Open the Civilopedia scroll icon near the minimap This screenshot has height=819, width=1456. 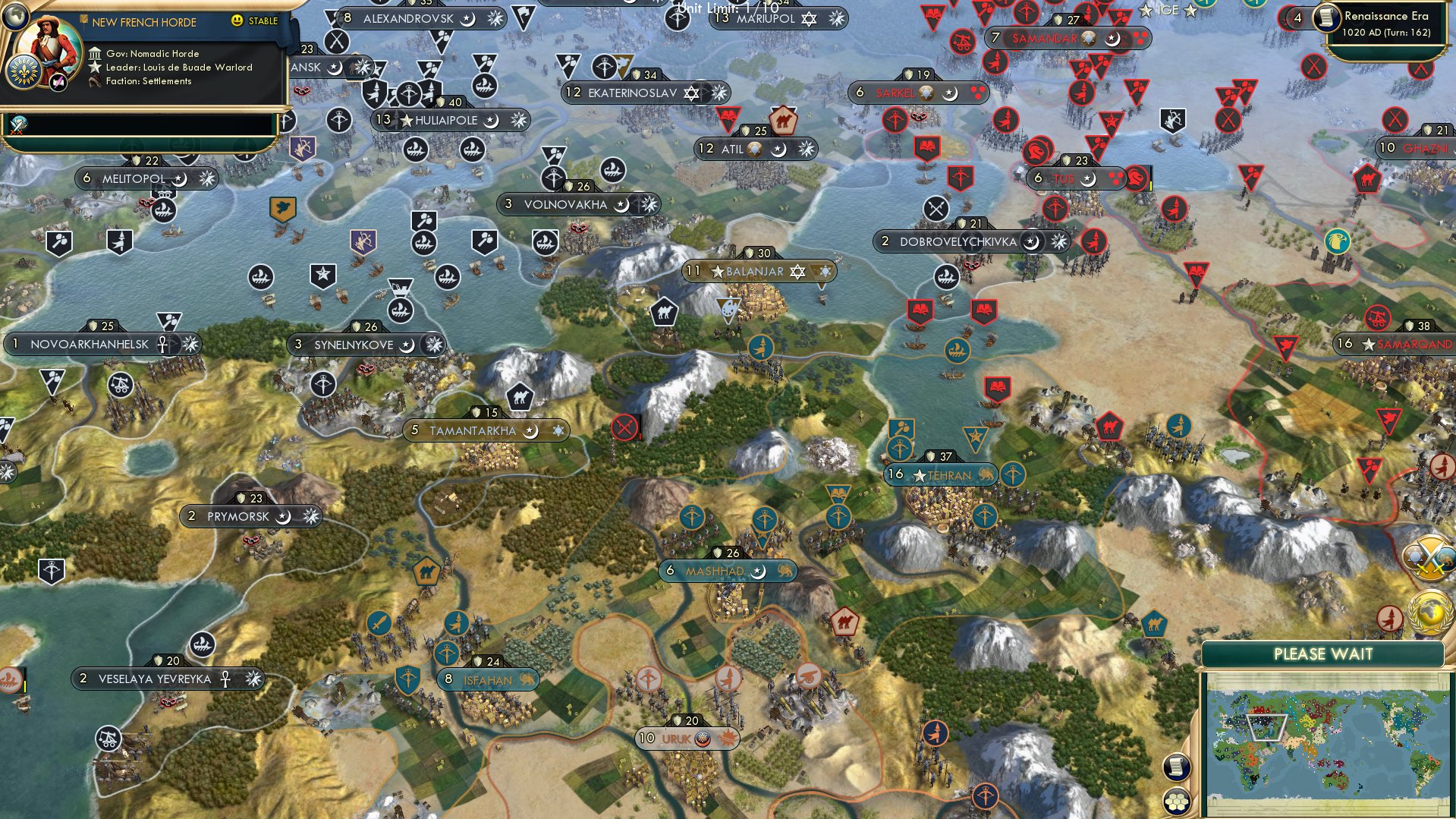point(1177,766)
